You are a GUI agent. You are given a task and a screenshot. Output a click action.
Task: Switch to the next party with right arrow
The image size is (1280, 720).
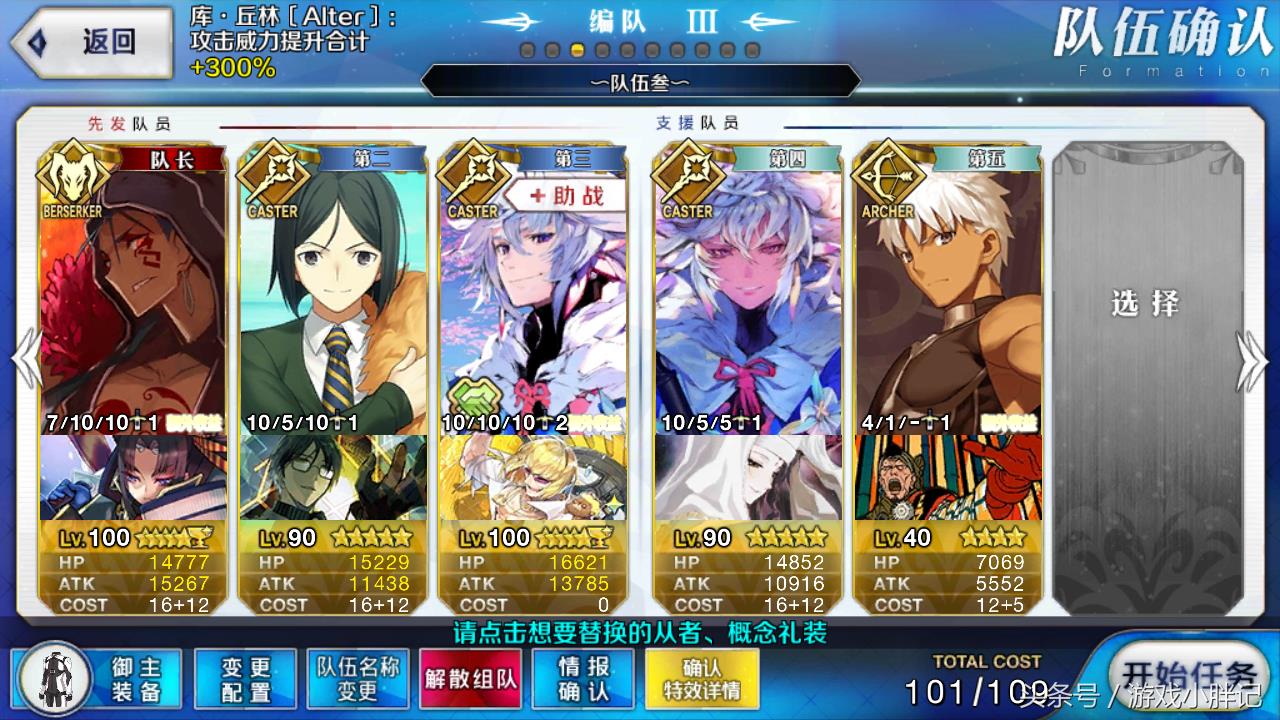[x=1252, y=360]
